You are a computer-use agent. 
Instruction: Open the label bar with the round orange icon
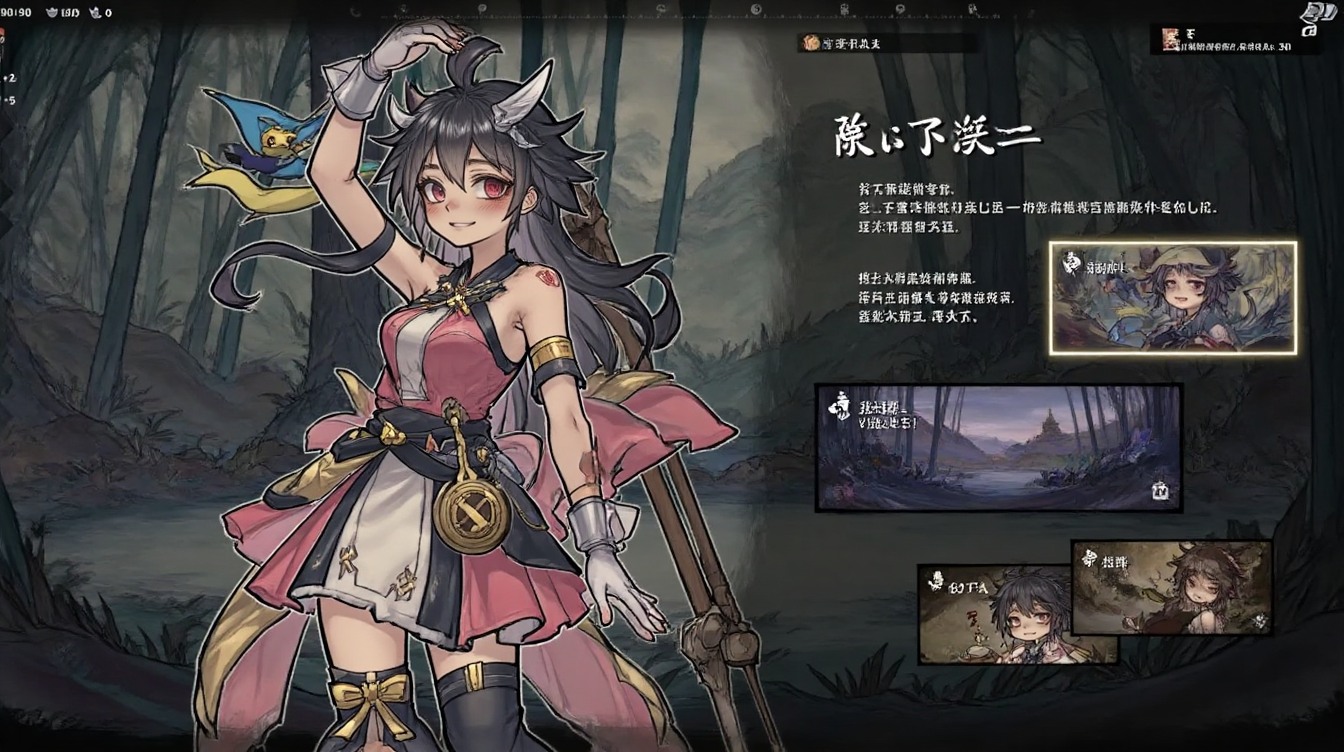(x=886, y=43)
